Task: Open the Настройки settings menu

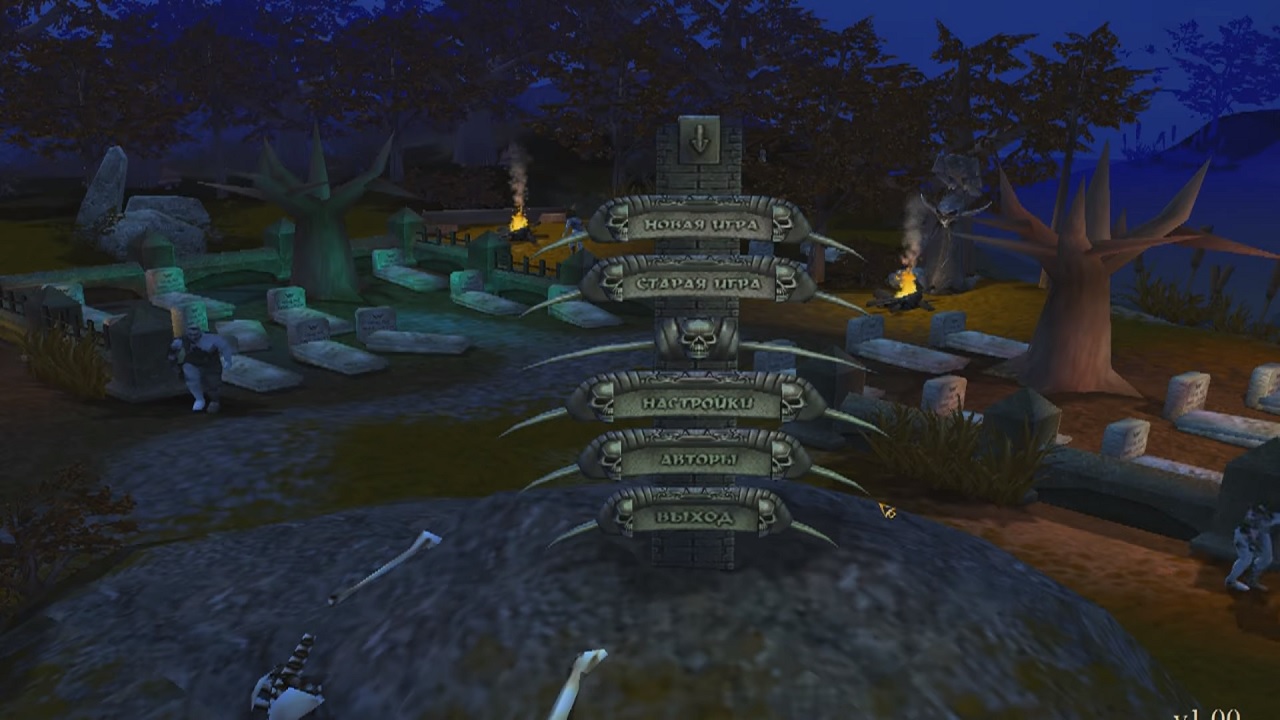Action: click(696, 402)
